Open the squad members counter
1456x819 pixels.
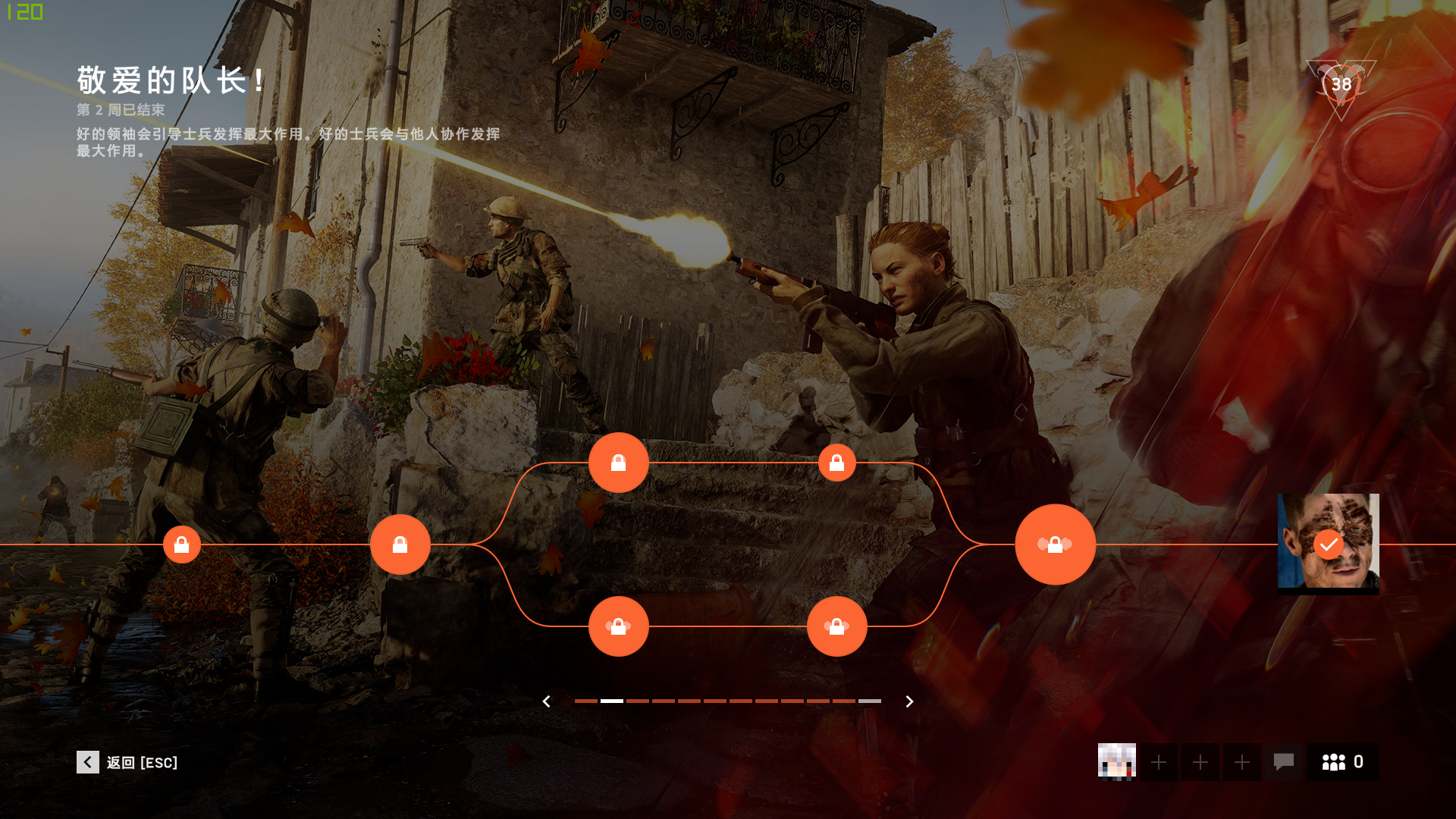click(x=1342, y=762)
